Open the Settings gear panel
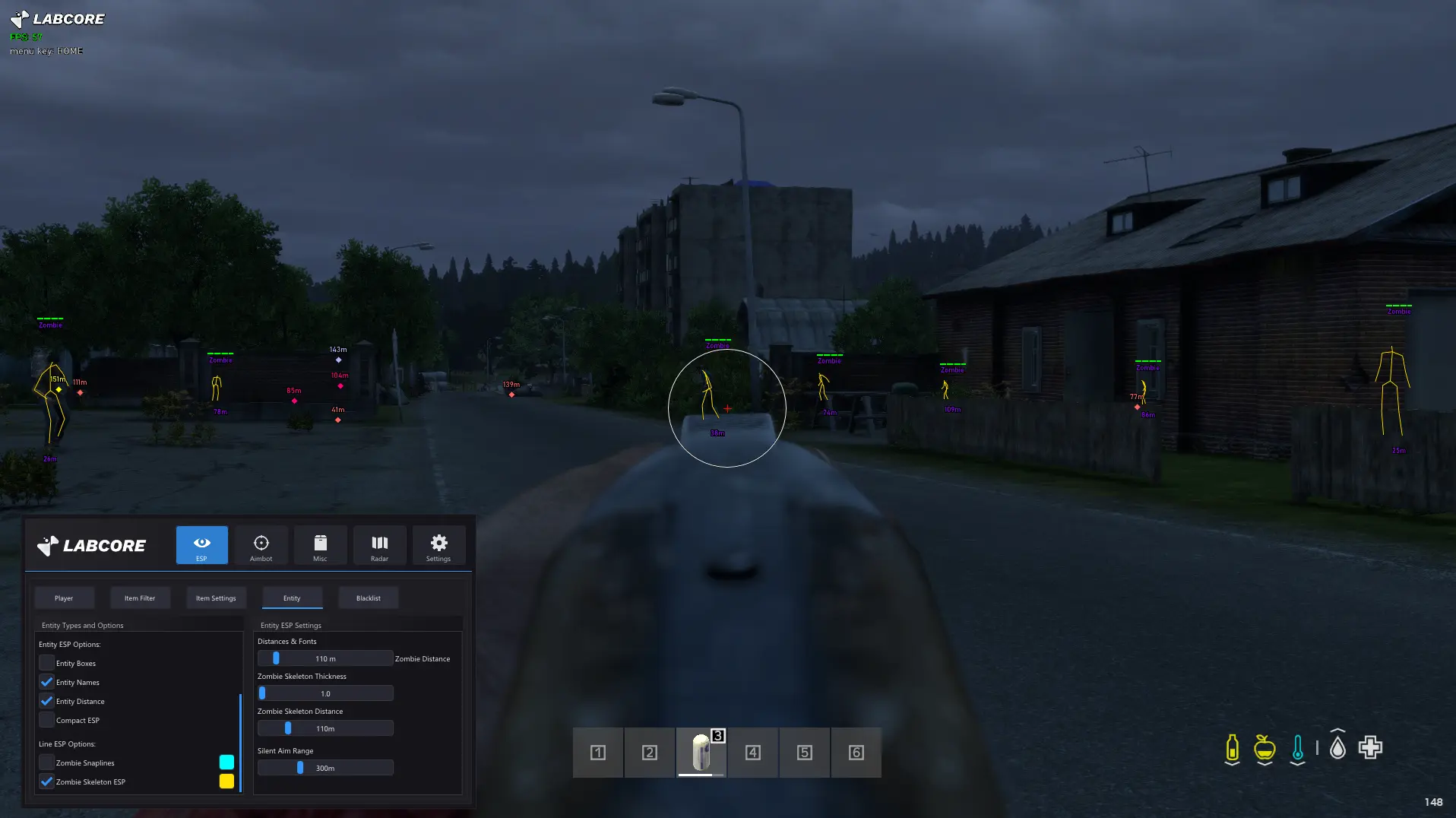Screen dimensions: 1456x818 438,544
